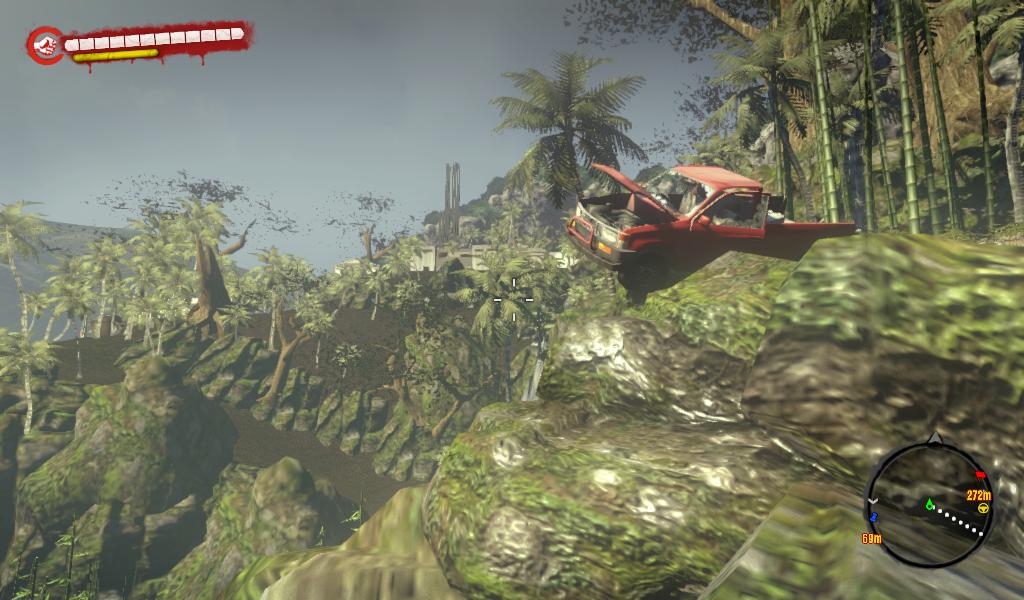
Task: Click the green player arrow on minimap
Action: coord(929,503)
